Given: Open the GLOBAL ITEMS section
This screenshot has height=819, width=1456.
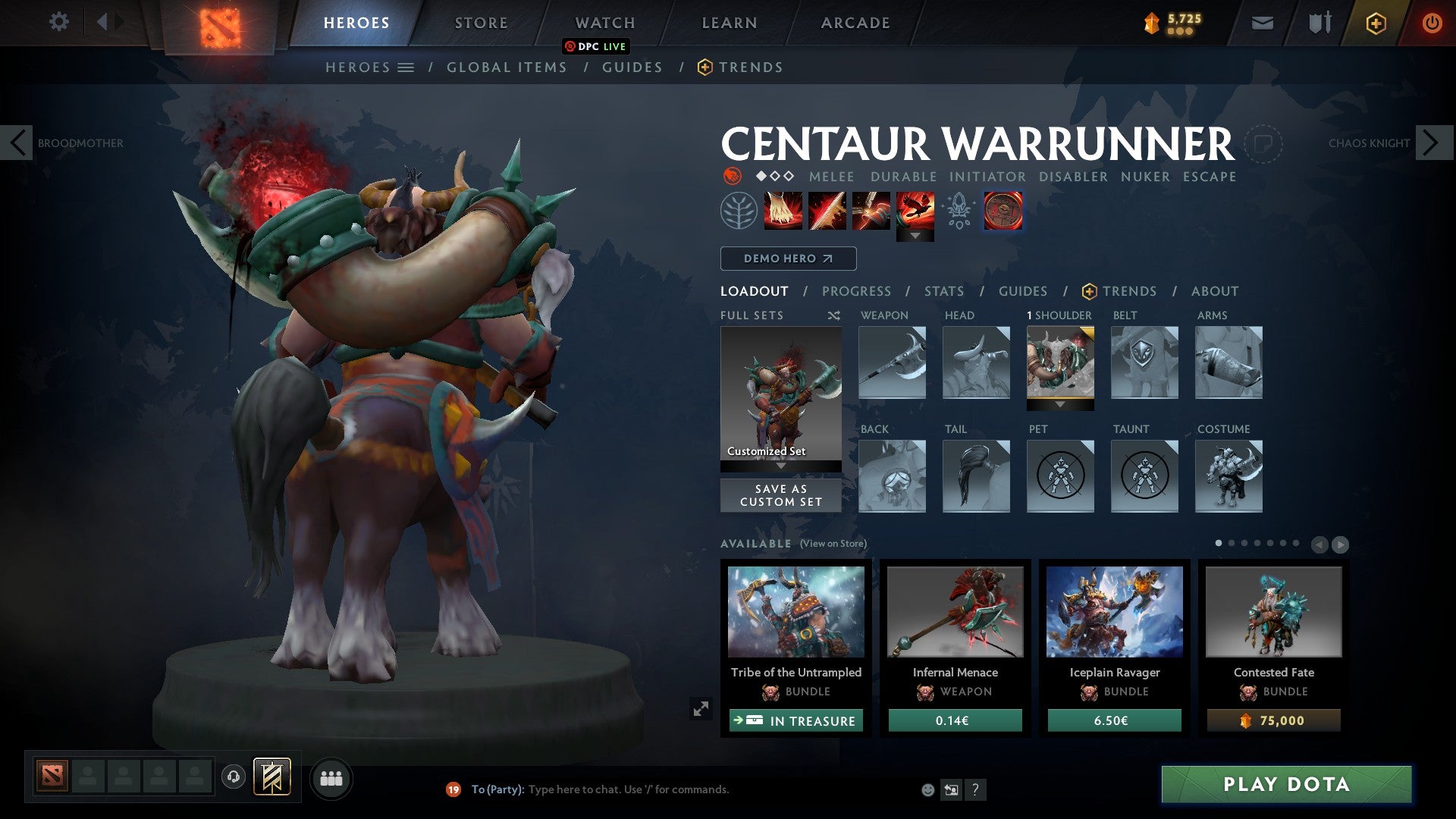Looking at the screenshot, I should [507, 67].
